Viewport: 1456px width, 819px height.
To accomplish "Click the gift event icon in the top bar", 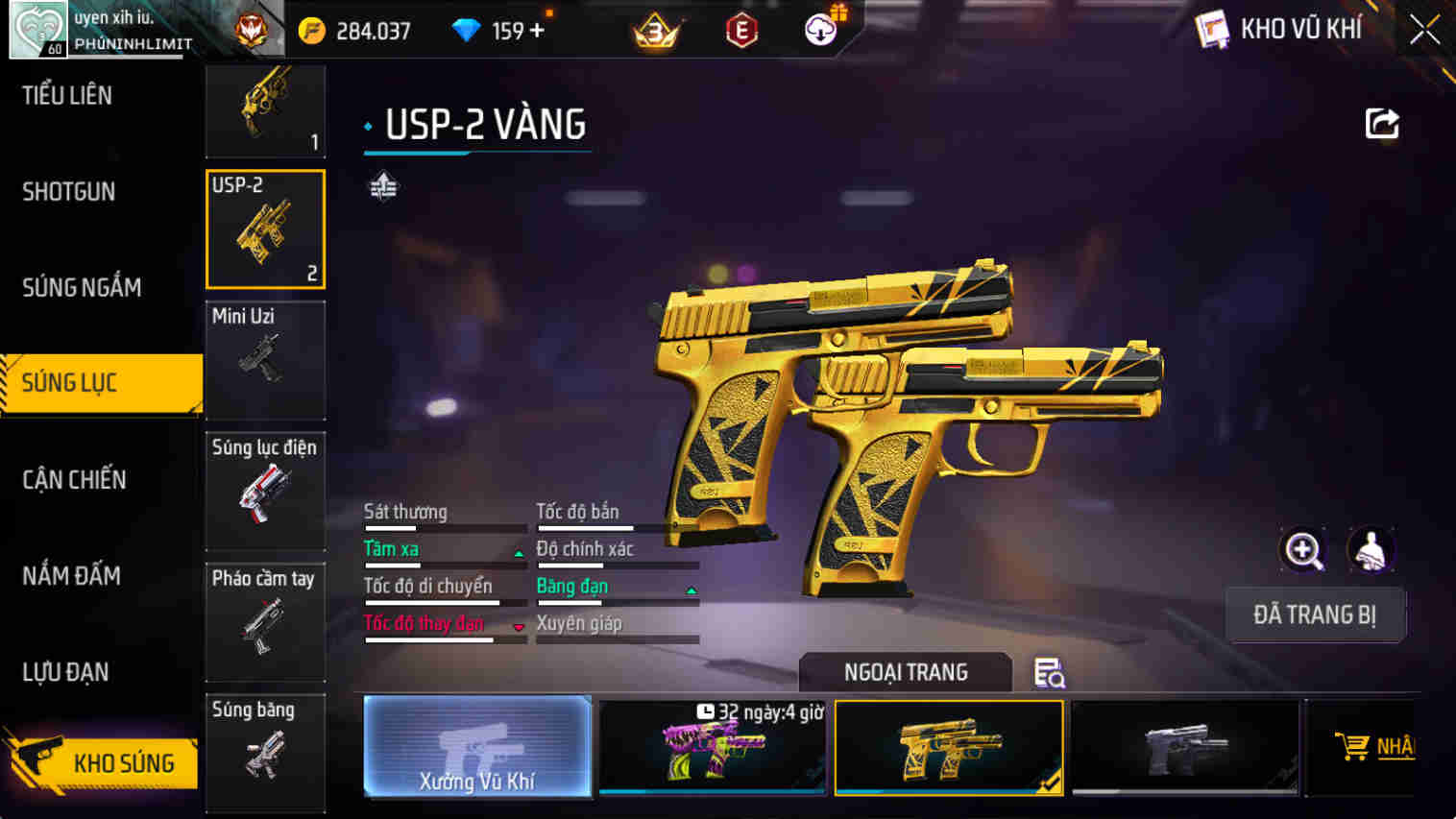I will point(821,29).
